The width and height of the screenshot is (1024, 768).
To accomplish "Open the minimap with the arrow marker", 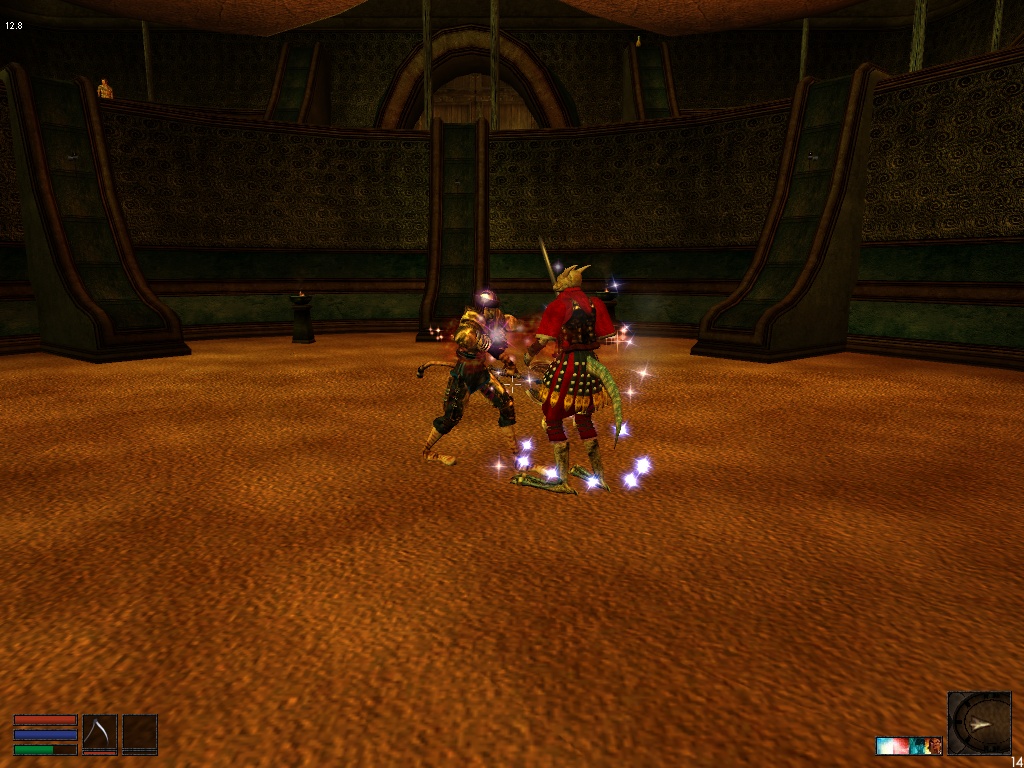I will pyautogui.click(x=979, y=722).
